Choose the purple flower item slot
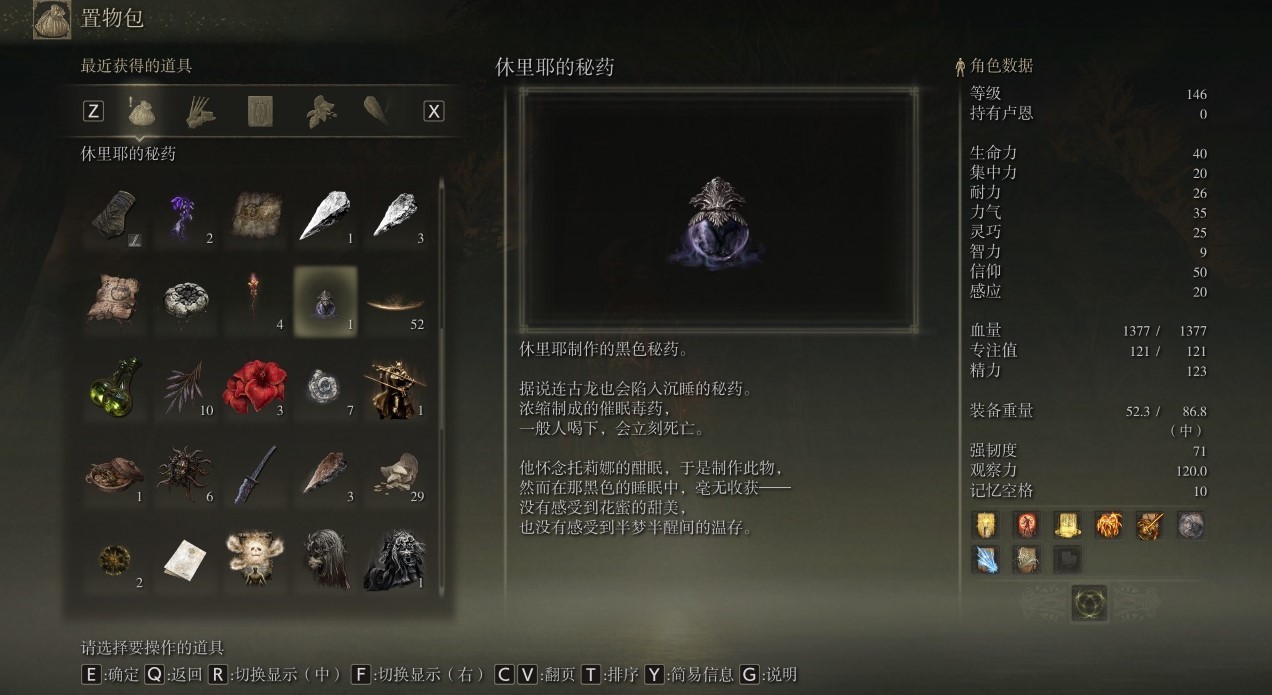Image resolution: width=1272 pixels, height=695 pixels. (x=184, y=216)
